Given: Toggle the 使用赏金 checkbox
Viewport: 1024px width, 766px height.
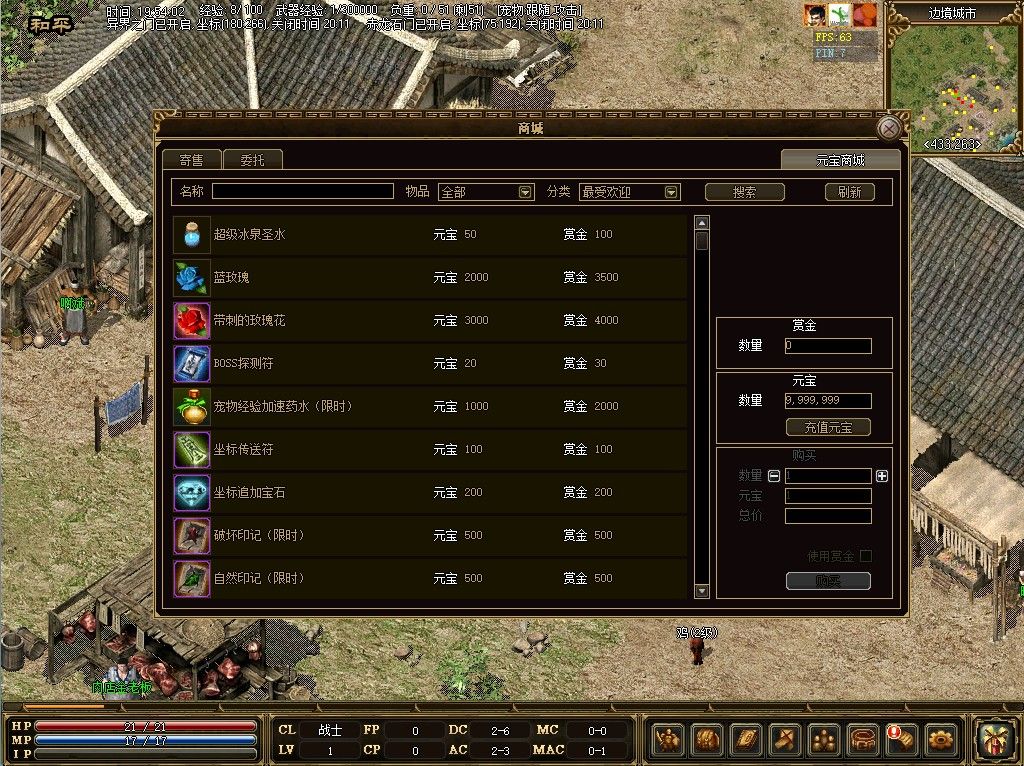Looking at the screenshot, I should (866, 556).
